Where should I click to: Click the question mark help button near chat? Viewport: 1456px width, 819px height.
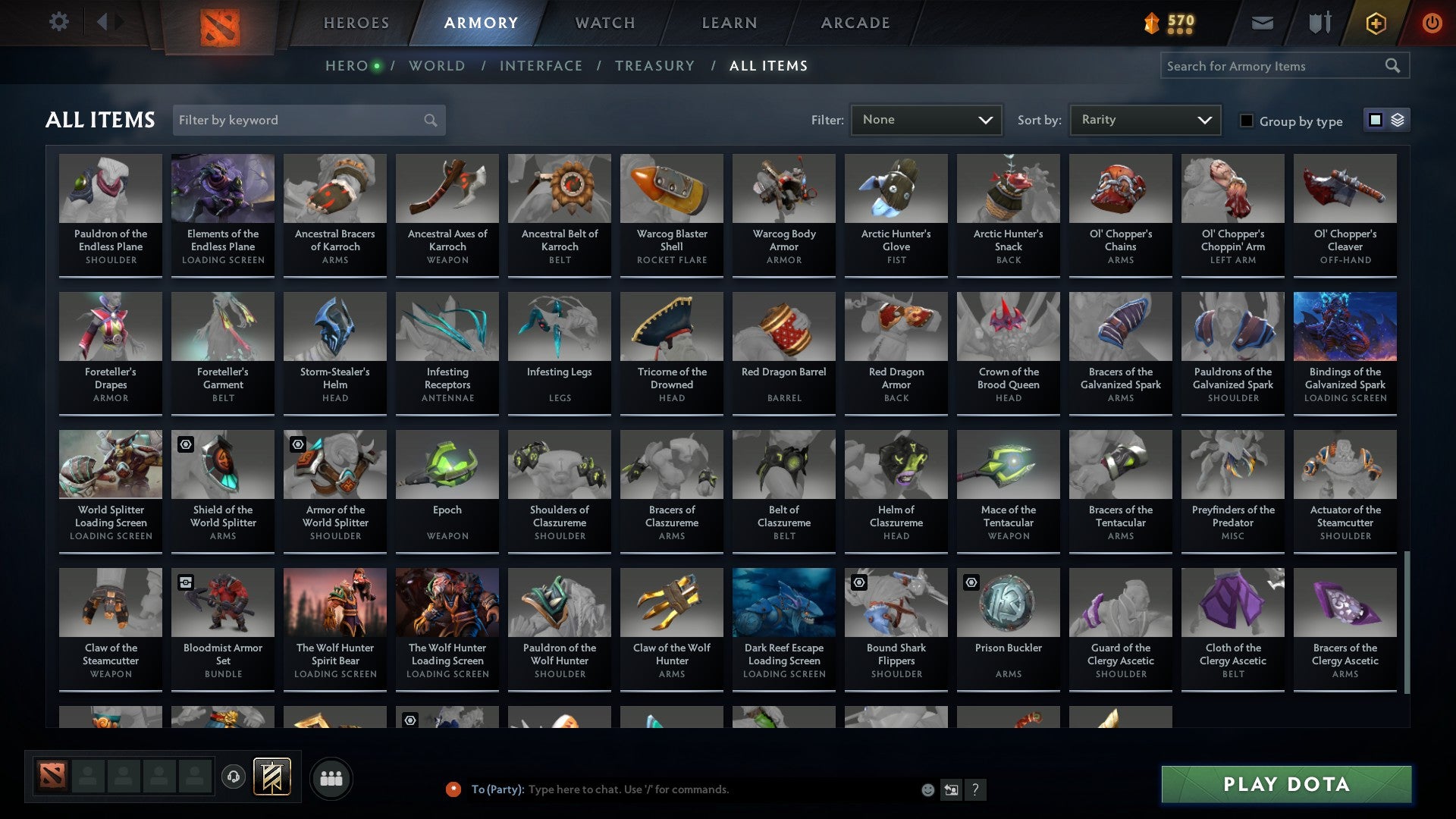pyautogui.click(x=975, y=789)
